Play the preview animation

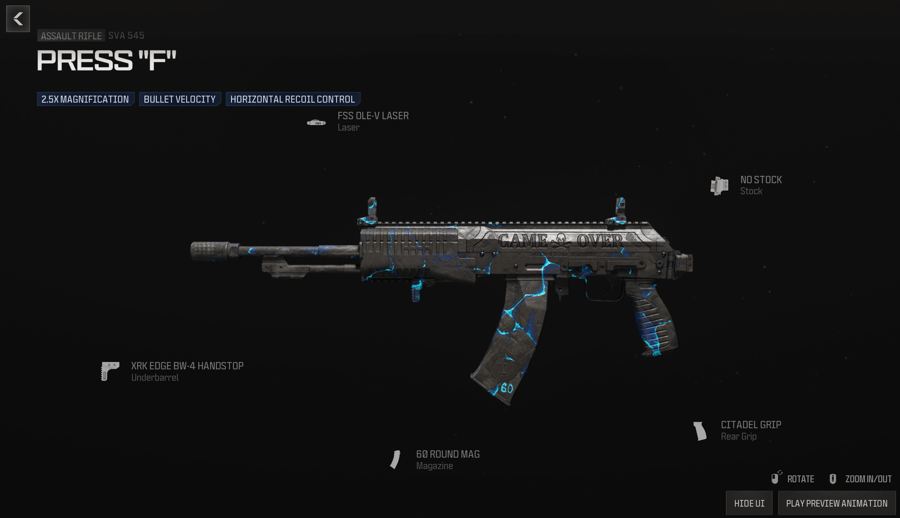point(836,503)
